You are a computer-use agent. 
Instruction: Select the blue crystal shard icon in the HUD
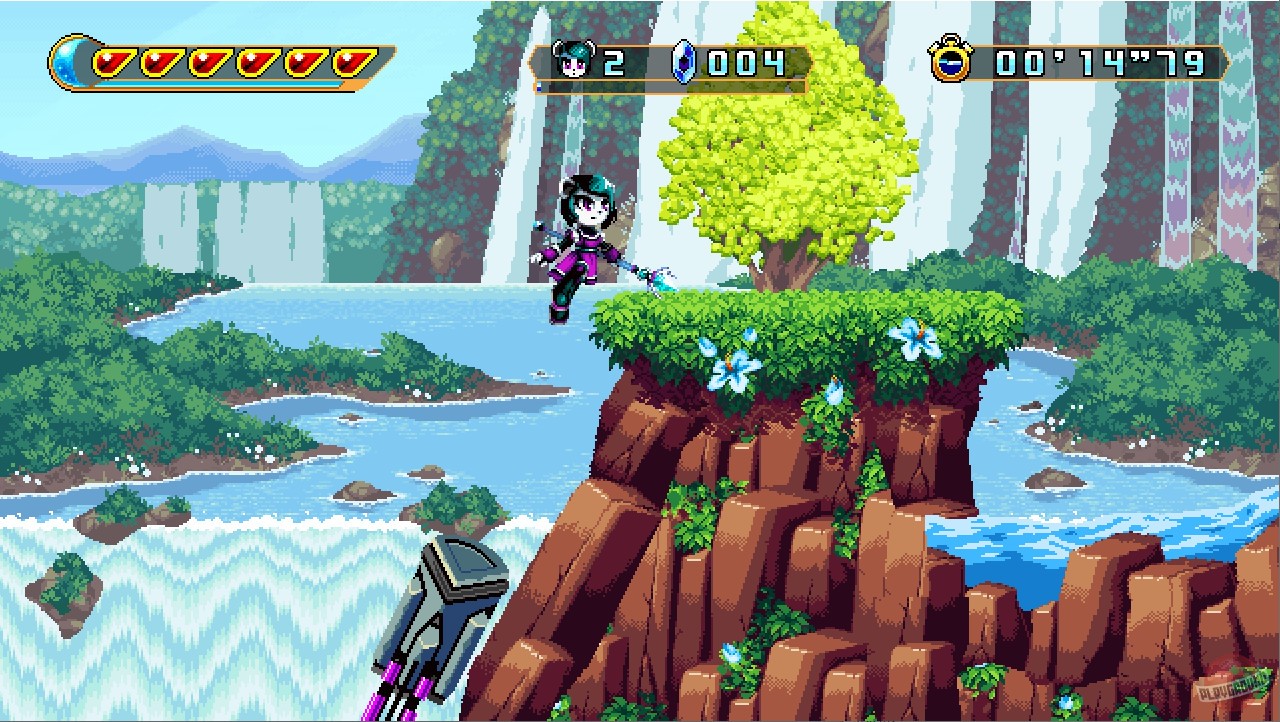(683, 61)
